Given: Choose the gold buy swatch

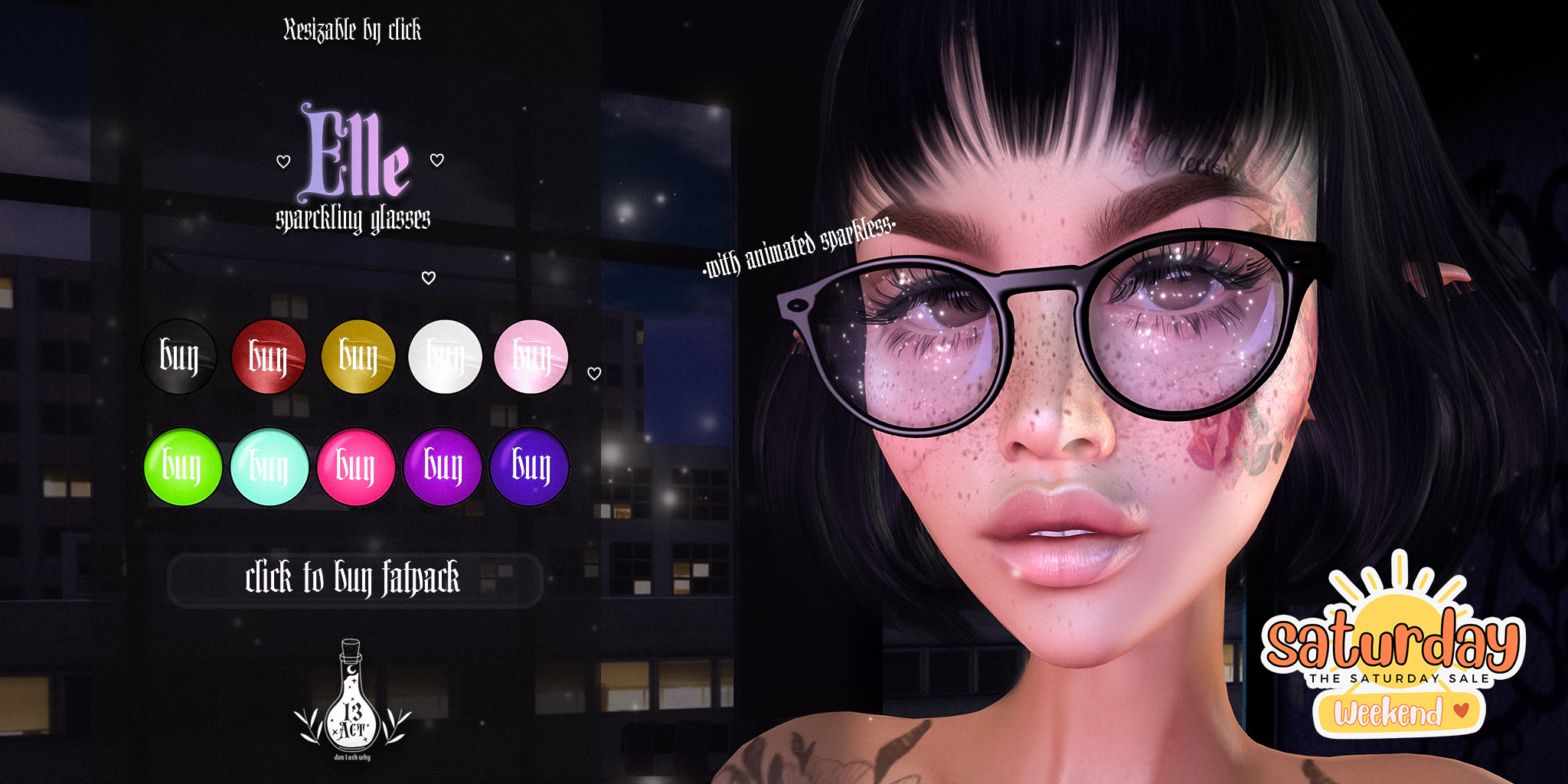Looking at the screenshot, I should pos(358,357).
